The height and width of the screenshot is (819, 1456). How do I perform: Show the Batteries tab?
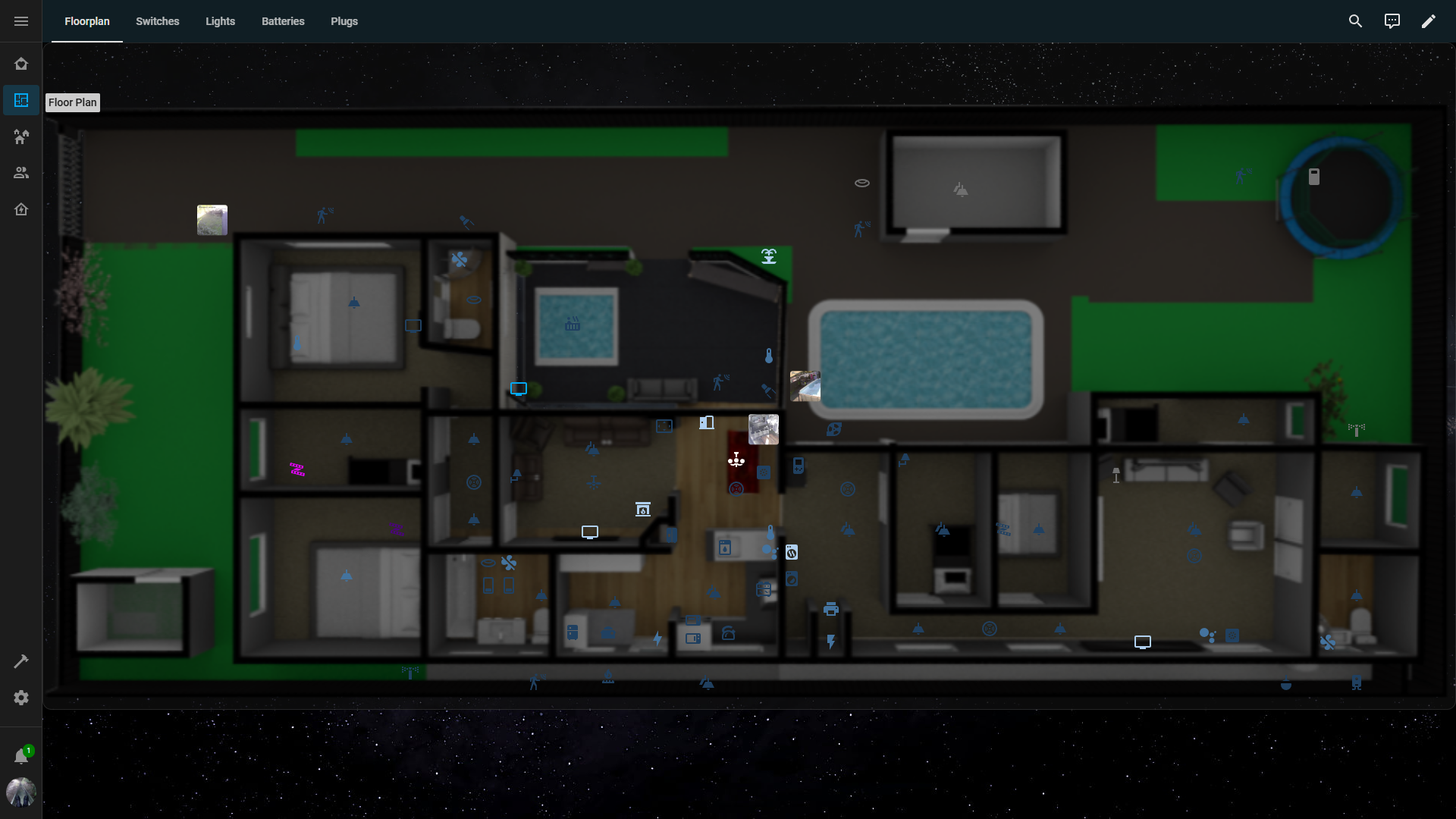[x=283, y=21]
